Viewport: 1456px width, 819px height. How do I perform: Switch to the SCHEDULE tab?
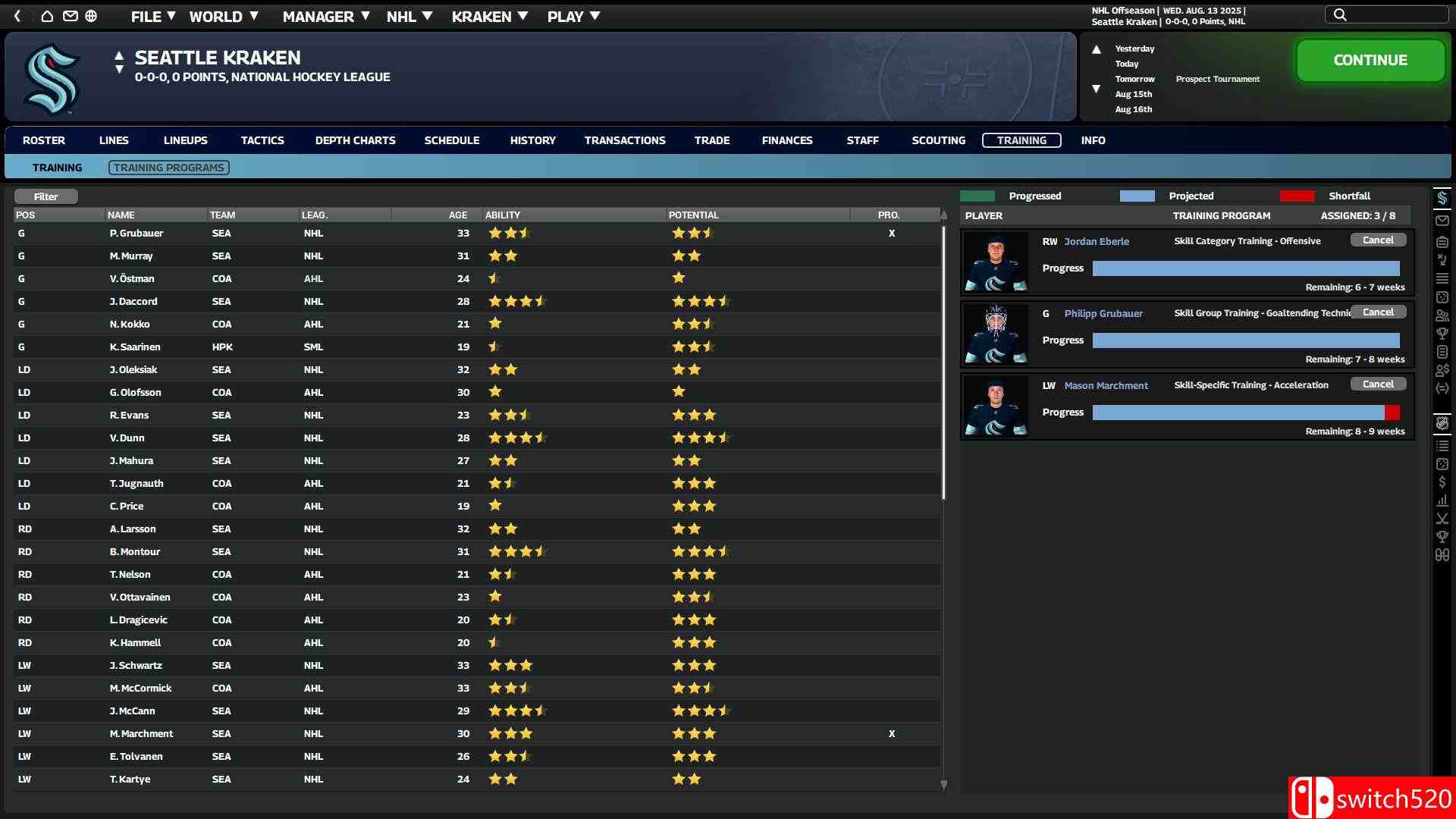(452, 140)
